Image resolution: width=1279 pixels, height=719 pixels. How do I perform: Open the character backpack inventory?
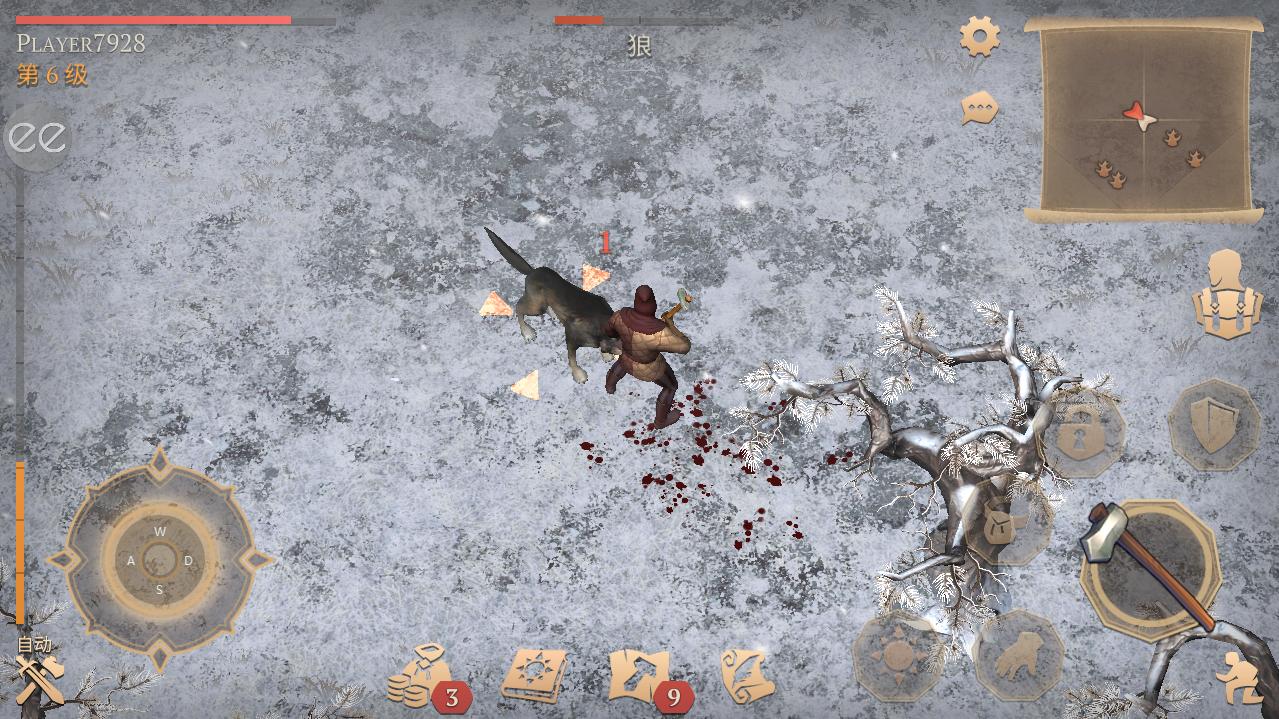(1226, 296)
